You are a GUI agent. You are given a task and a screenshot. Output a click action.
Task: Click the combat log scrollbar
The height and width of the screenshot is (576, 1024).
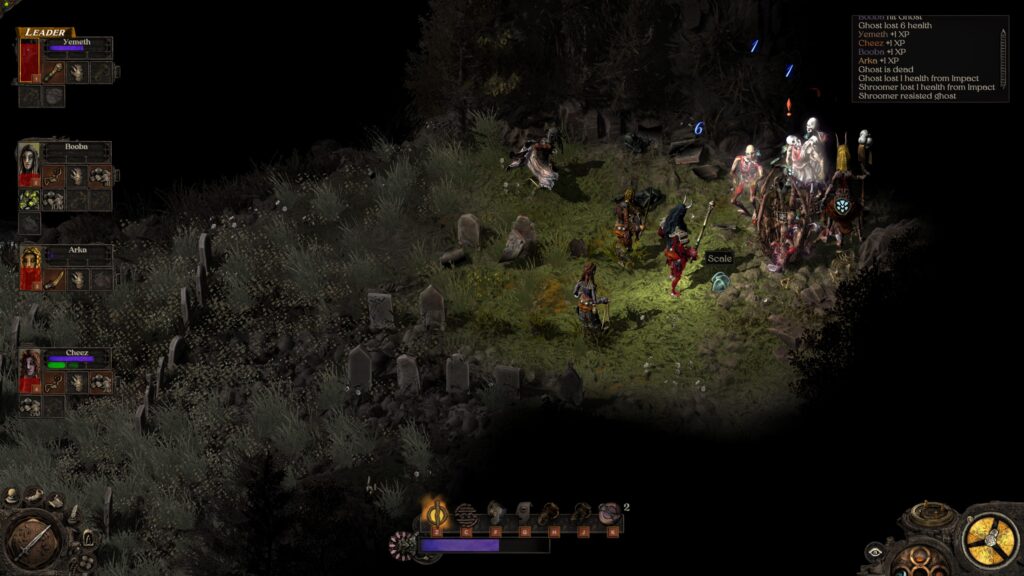pos(1003,58)
